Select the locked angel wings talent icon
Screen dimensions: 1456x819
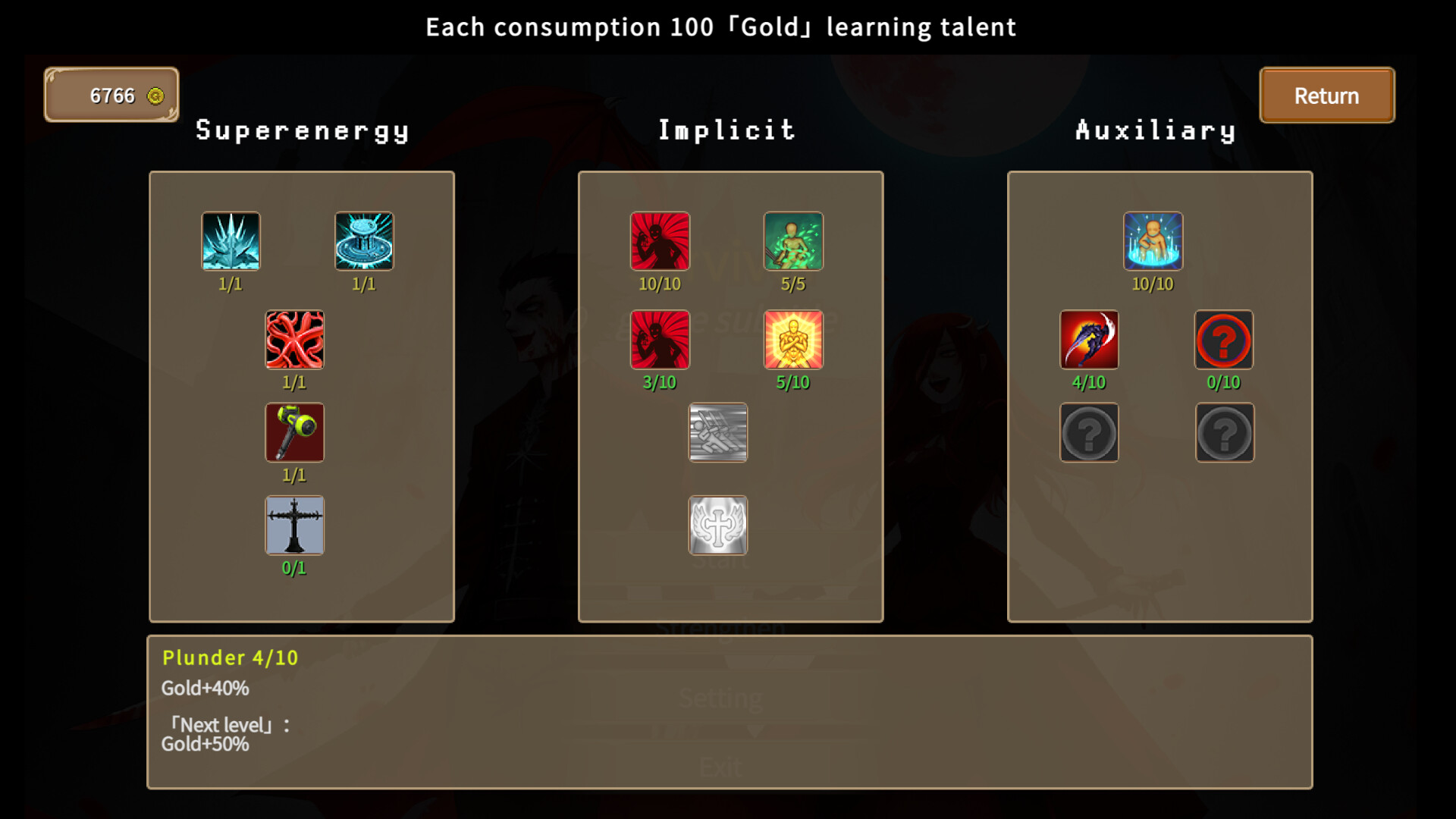[x=718, y=526]
